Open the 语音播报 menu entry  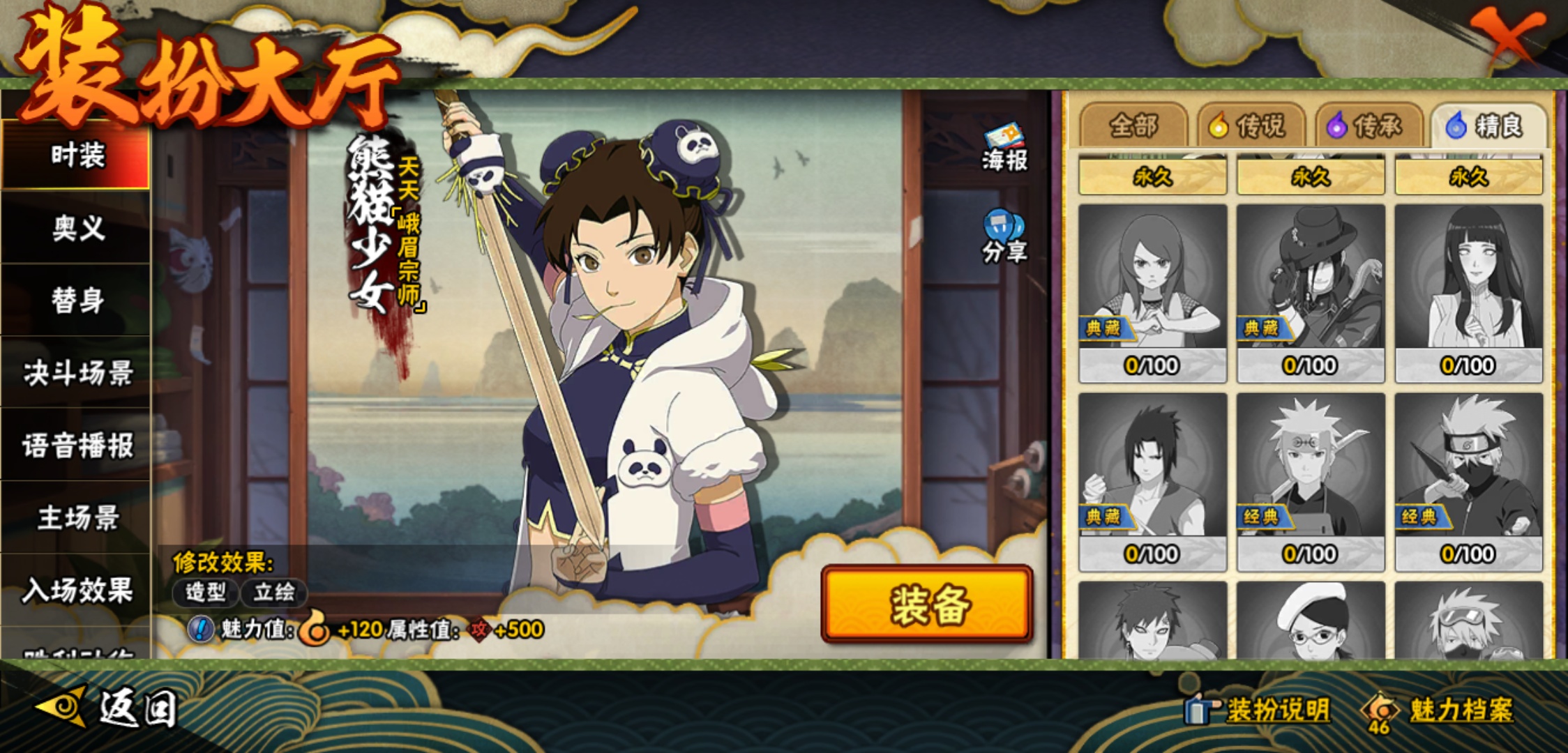(x=77, y=446)
